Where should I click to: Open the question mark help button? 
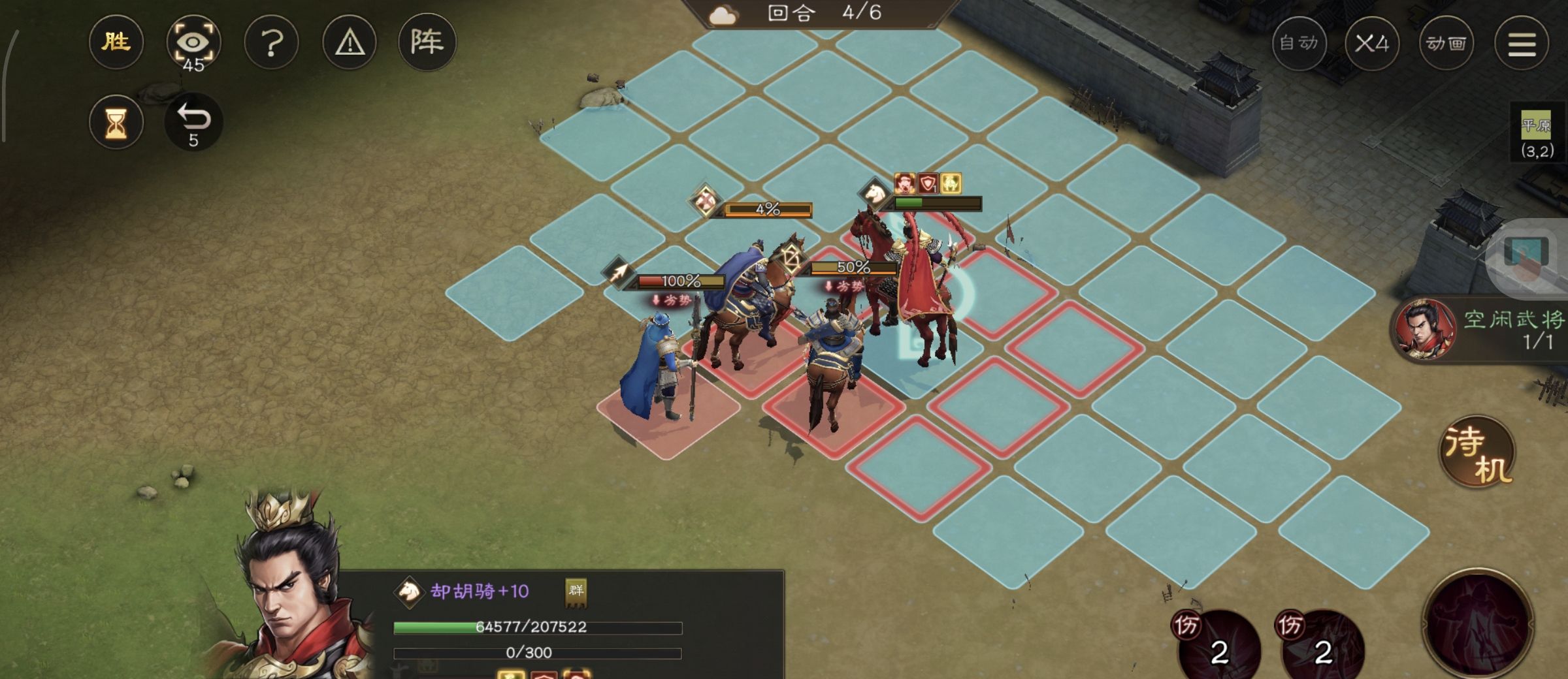[271, 43]
